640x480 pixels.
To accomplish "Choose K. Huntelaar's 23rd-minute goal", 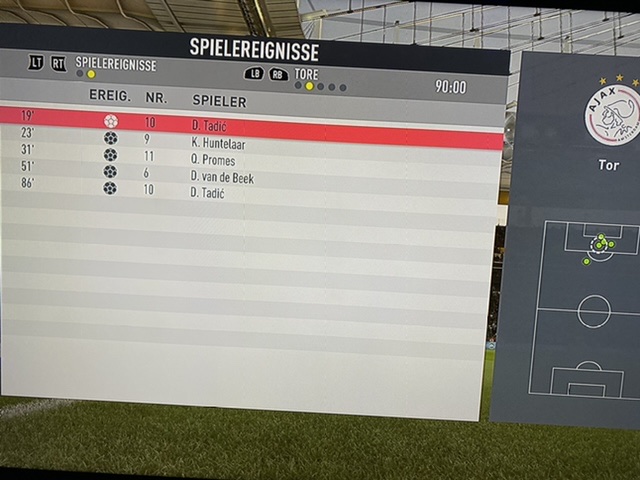I will (250, 140).
